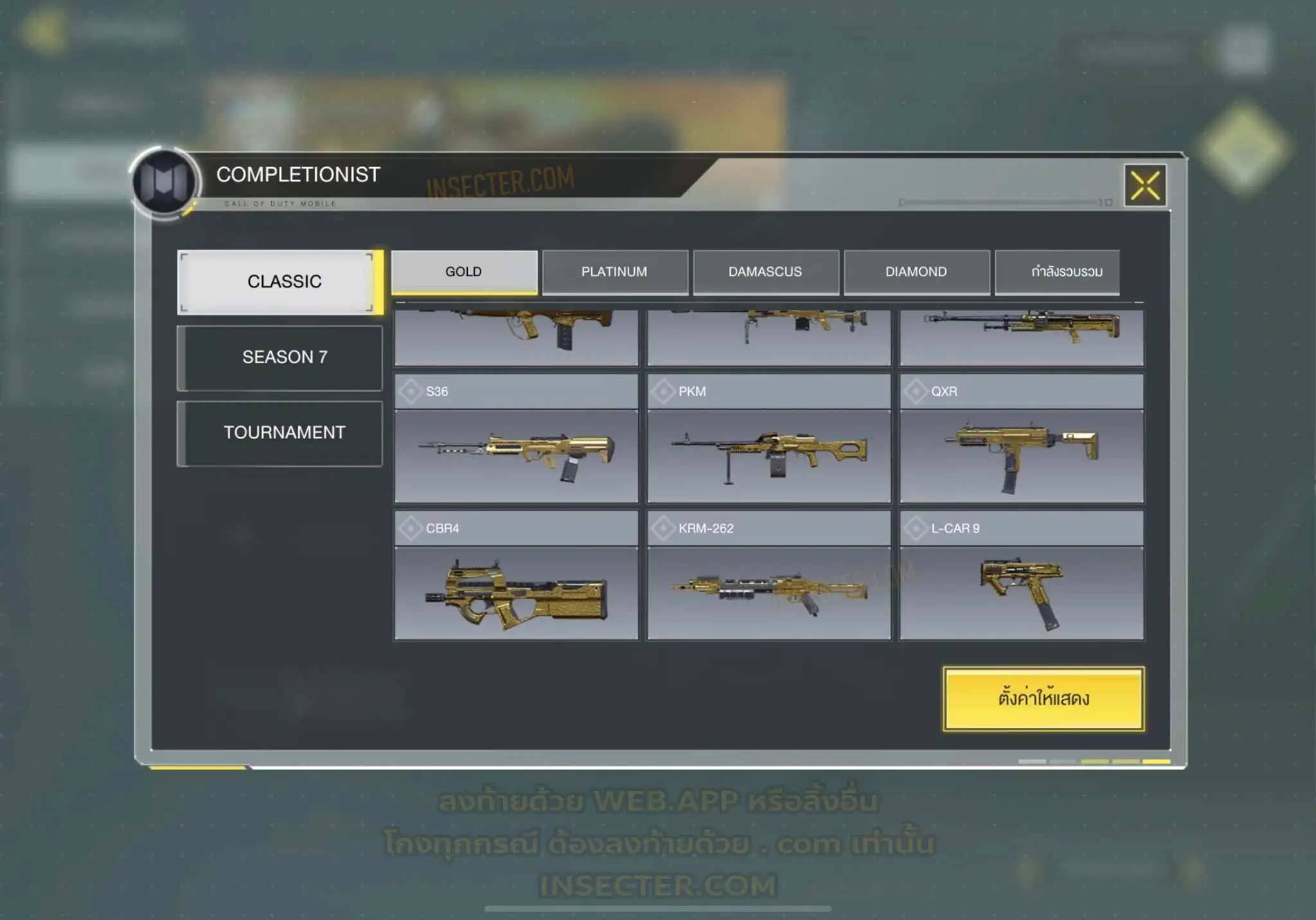
Task: Pick the L-CAR 9 gold pistol tile
Action: [1021, 576]
